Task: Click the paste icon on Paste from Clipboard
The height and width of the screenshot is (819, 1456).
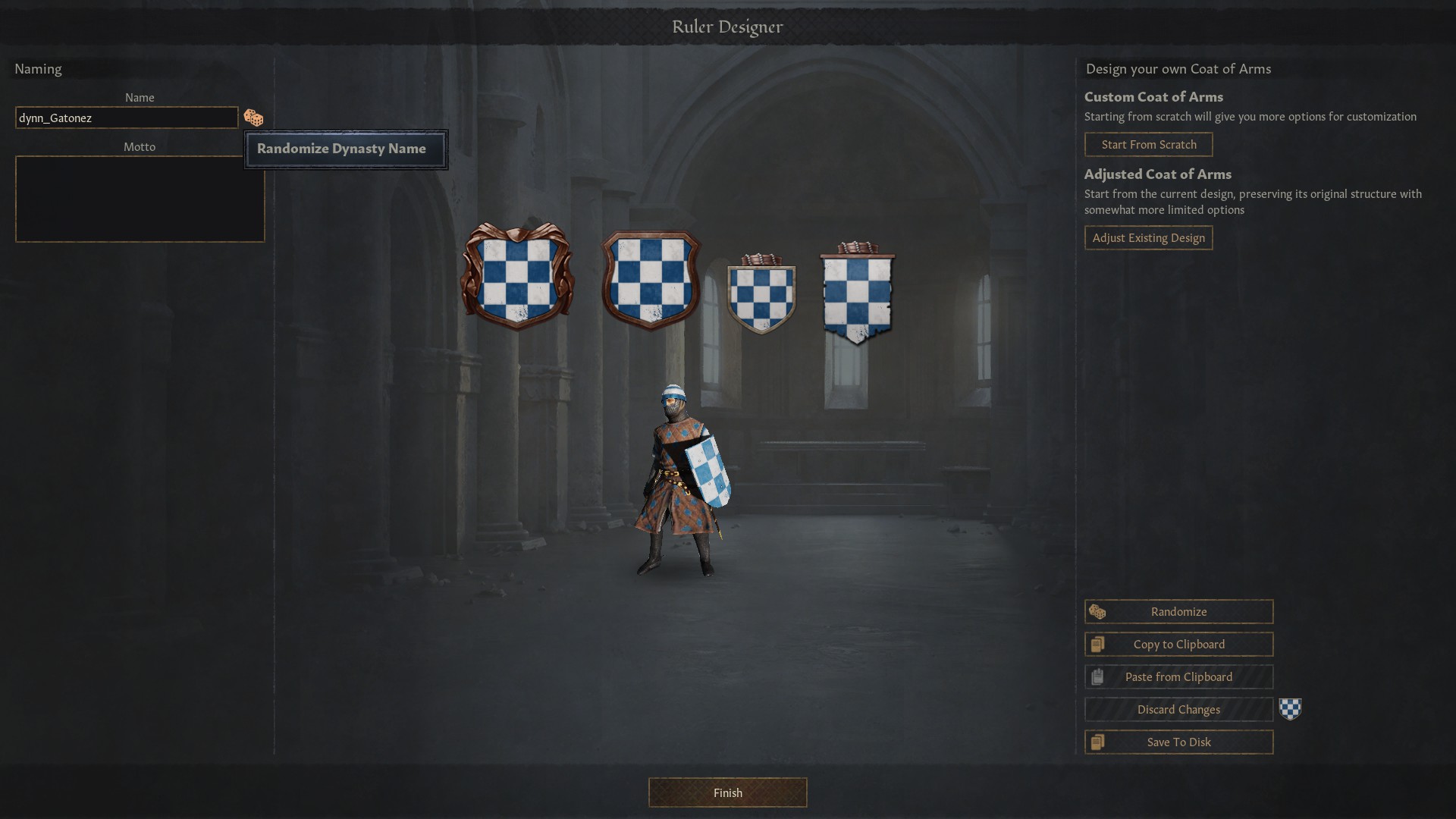Action: click(x=1097, y=676)
